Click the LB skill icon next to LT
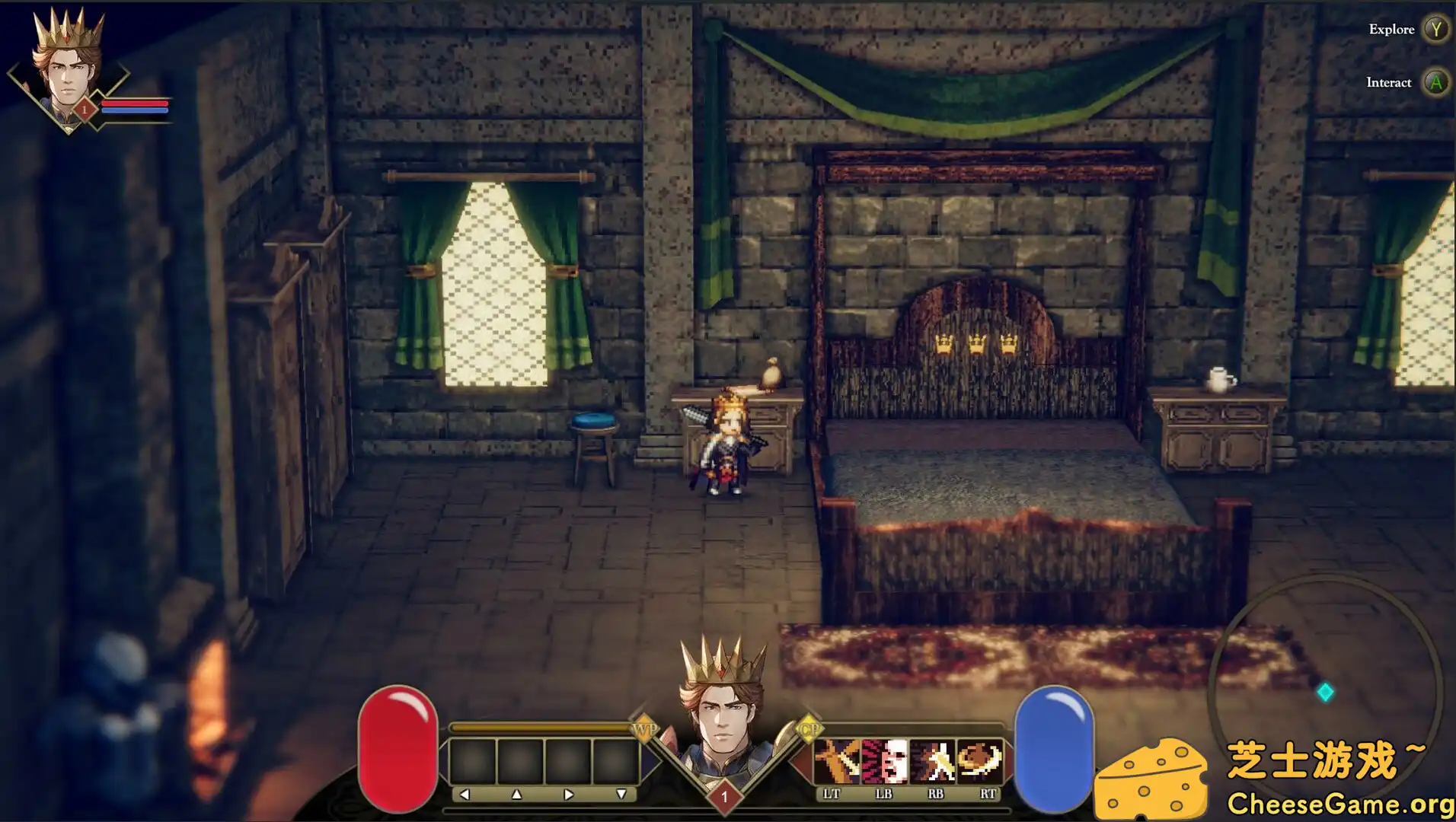Screen dimensions: 1456x822 (884, 760)
